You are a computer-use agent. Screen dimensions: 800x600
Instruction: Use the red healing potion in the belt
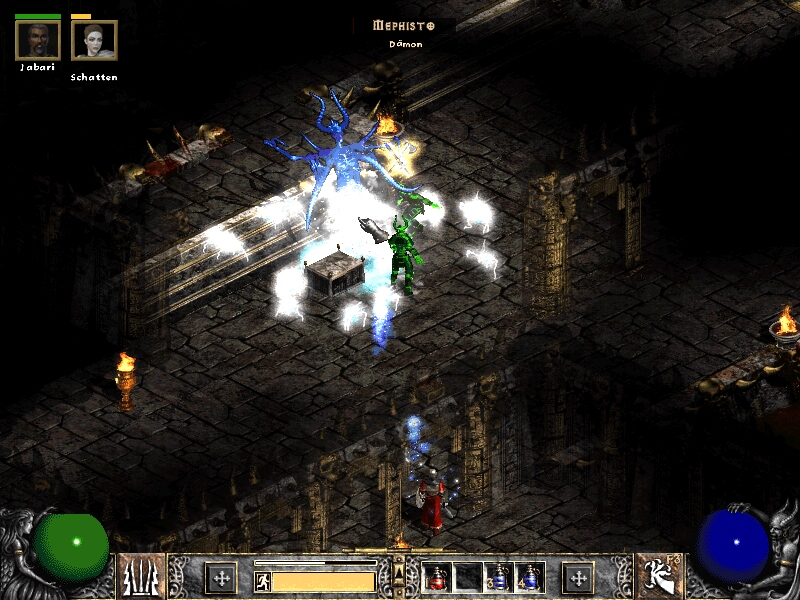tap(438, 577)
